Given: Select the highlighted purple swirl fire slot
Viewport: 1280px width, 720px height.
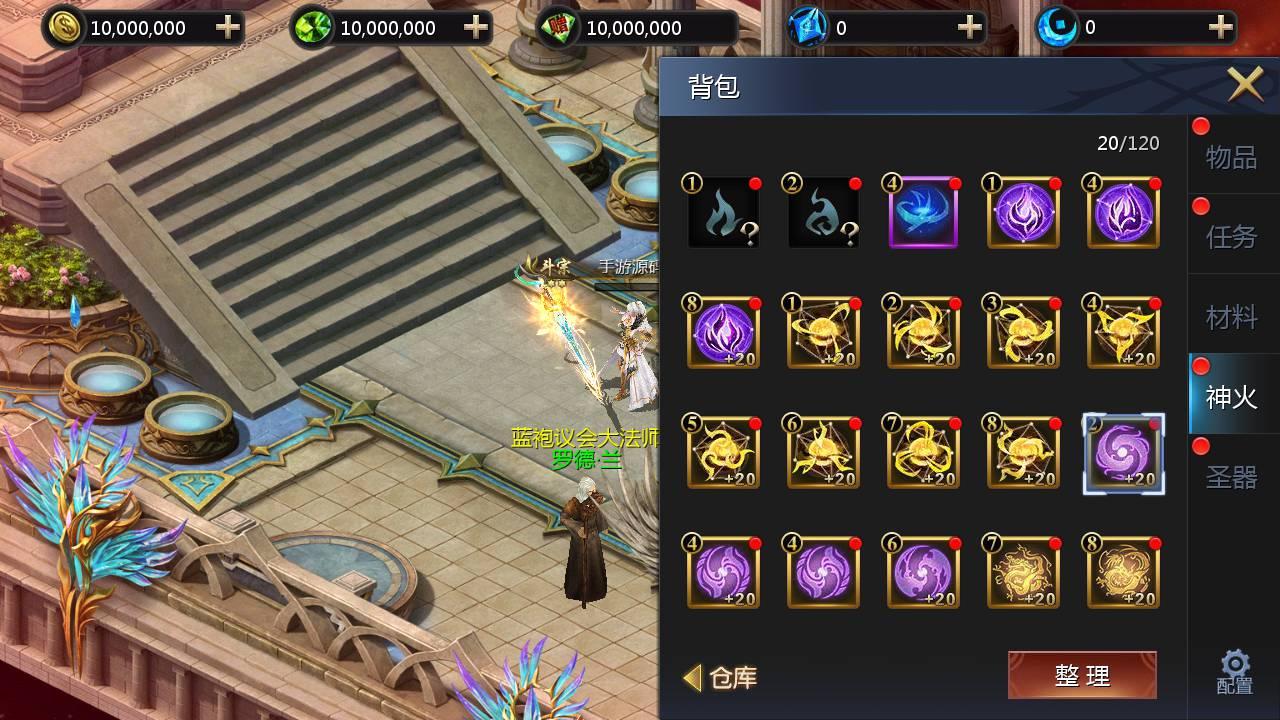Looking at the screenshot, I should (1123, 454).
